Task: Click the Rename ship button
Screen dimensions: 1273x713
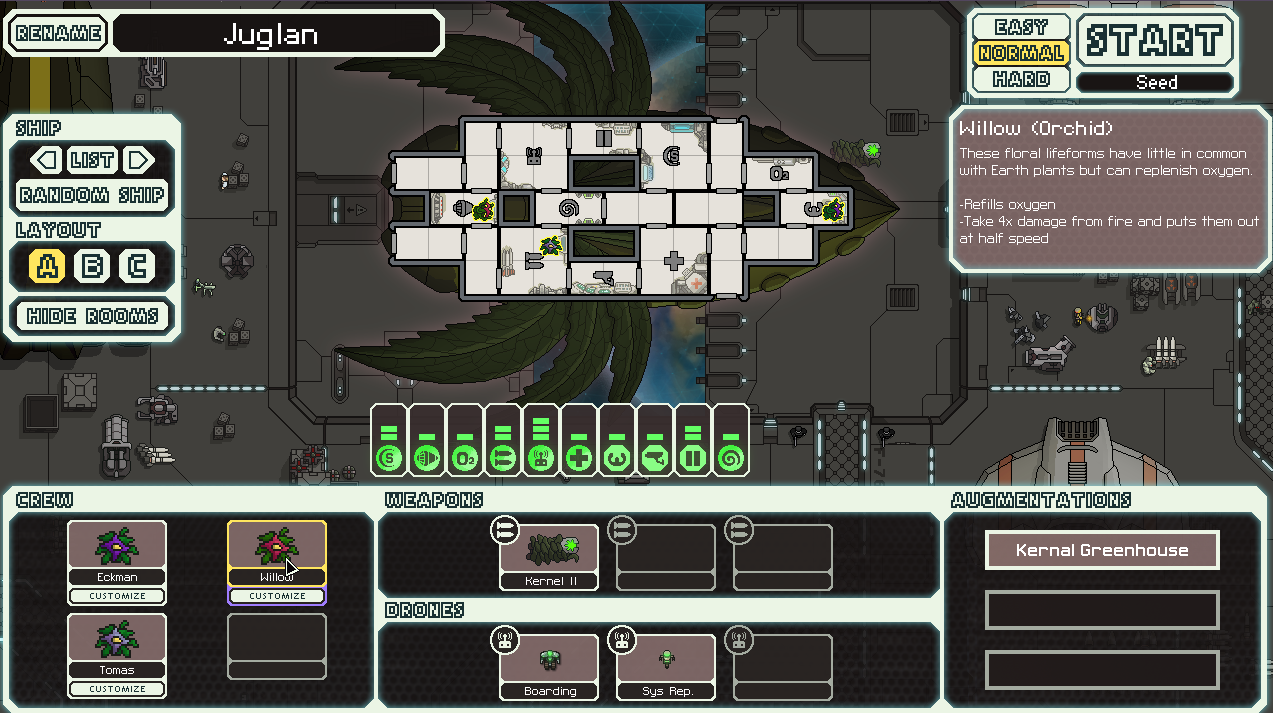Action: [59, 33]
